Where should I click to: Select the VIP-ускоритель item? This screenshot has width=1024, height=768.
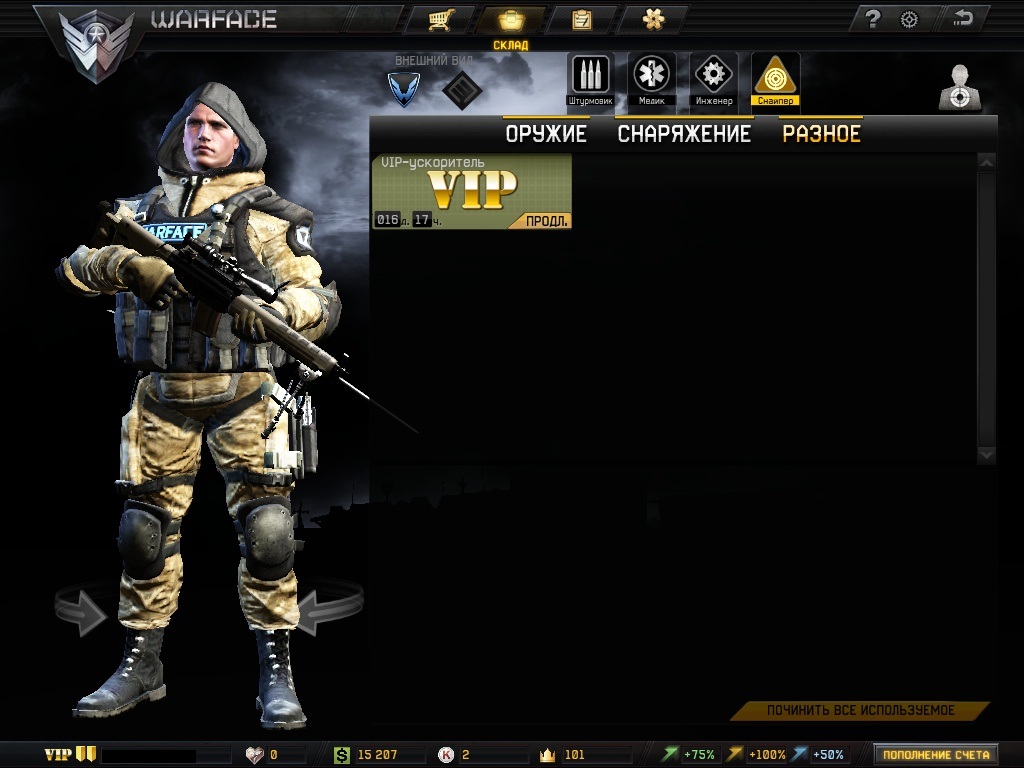(x=472, y=188)
